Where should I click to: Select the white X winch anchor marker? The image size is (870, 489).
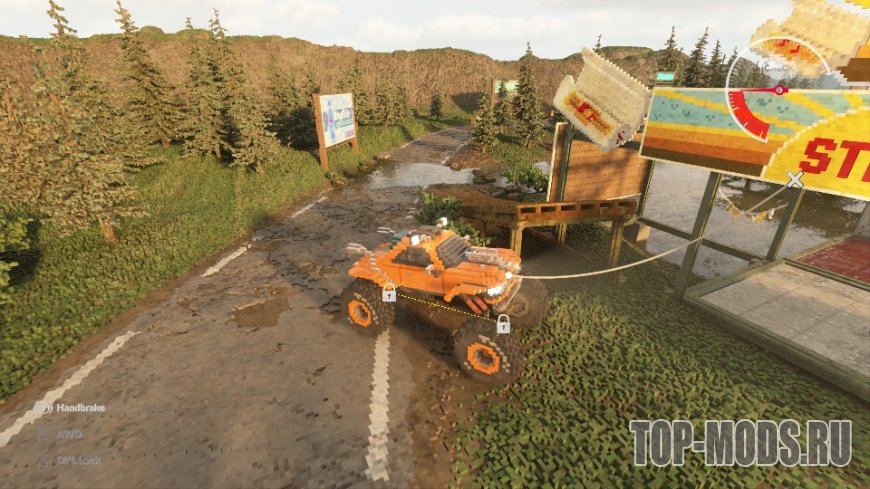pos(795,180)
